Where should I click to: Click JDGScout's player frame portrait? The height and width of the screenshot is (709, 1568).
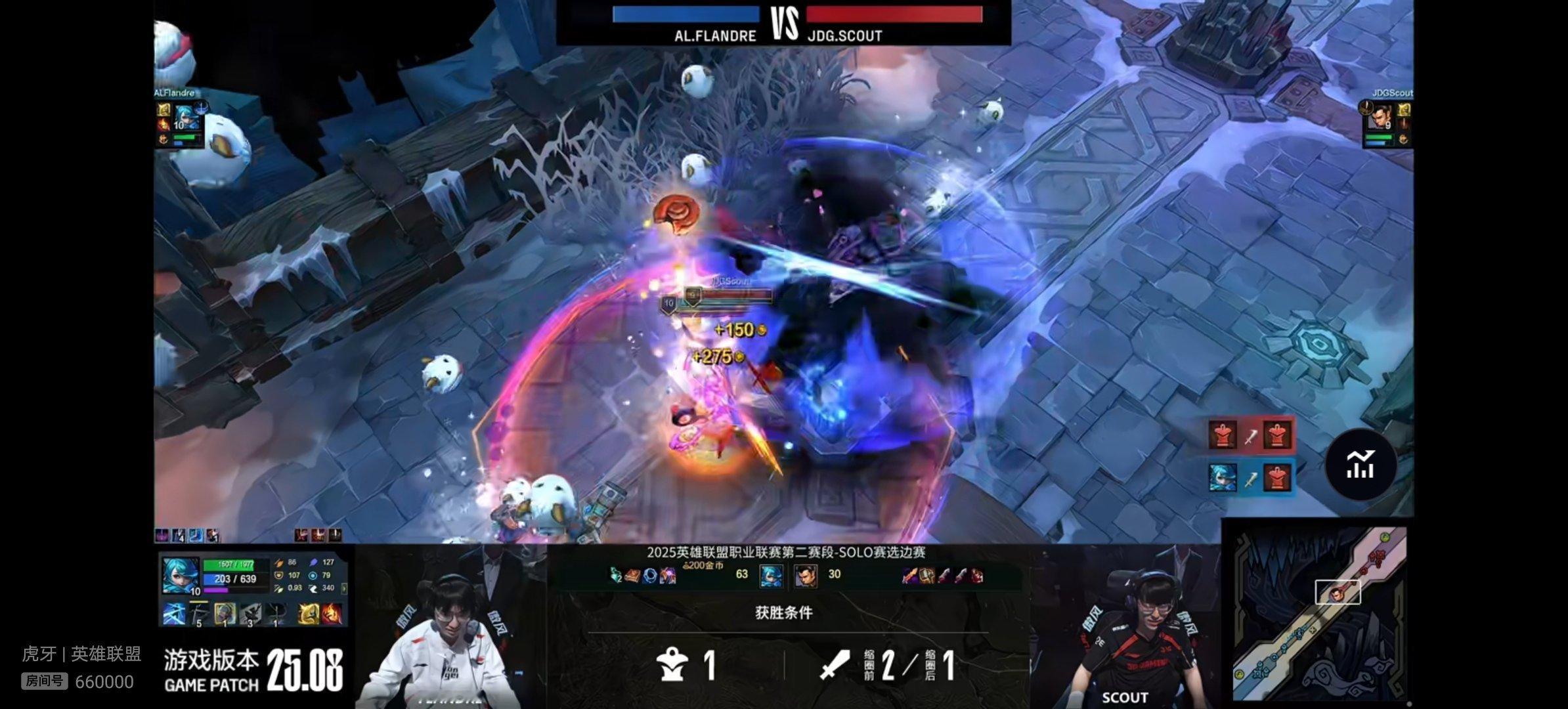pyautogui.click(x=1379, y=118)
